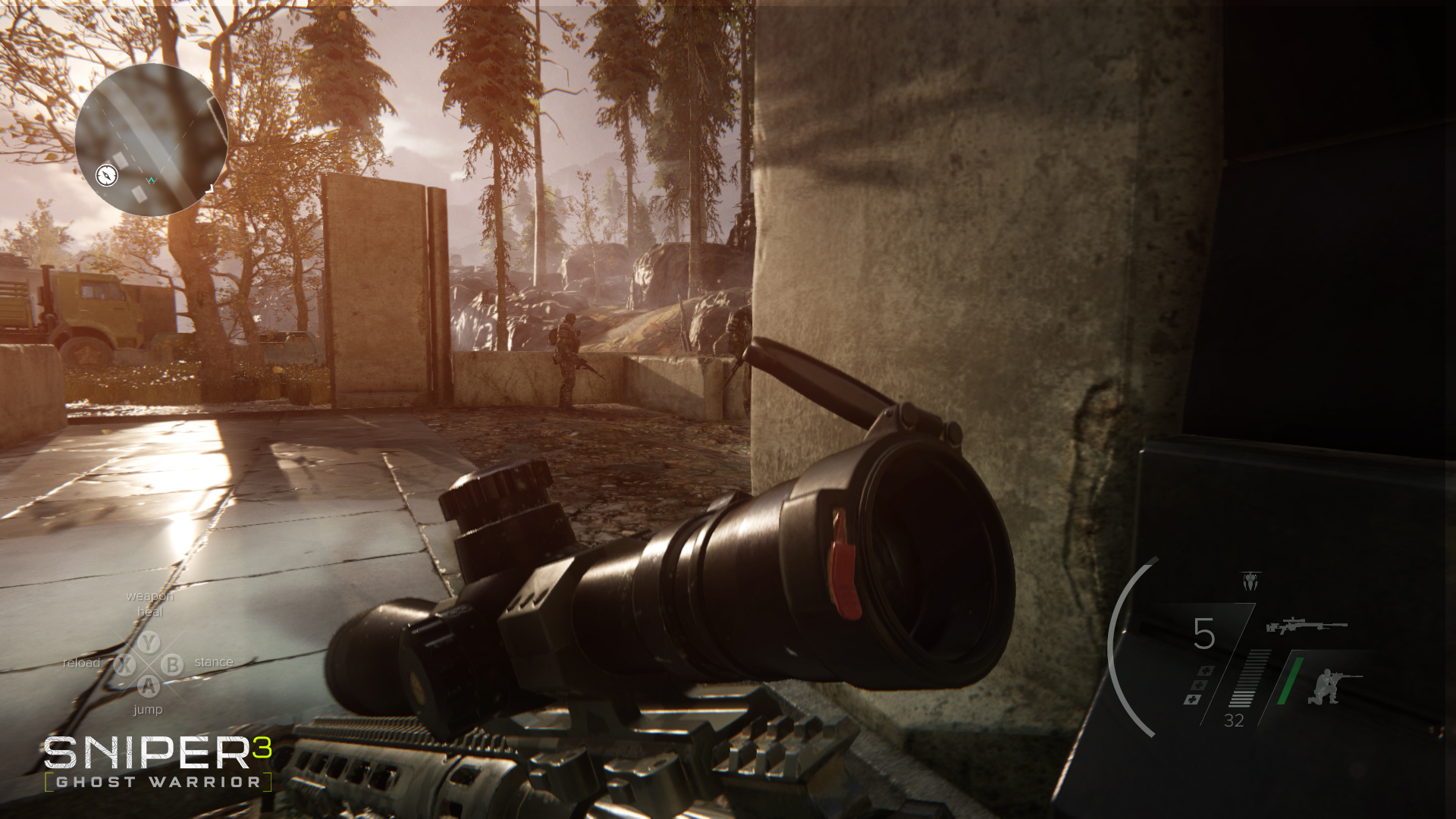Viewport: 1456px width, 819px height.
Task: Click the X reload button prompt
Action: pyautogui.click(x=125, y=665)
